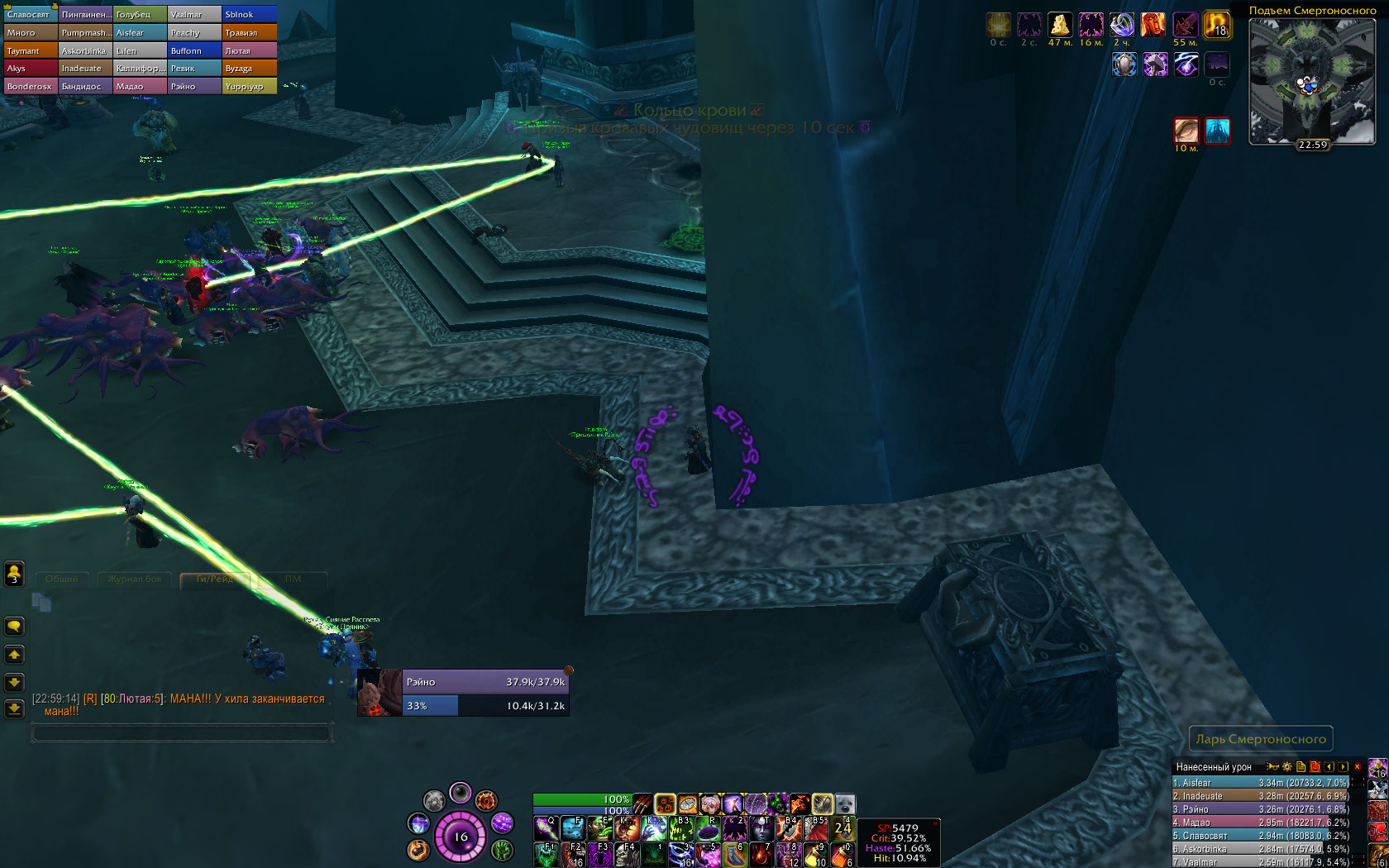This screenshot has height=868, width=1389.
Task: Jump chat to bottom with underlined arrow button
Action: (14, 708)
